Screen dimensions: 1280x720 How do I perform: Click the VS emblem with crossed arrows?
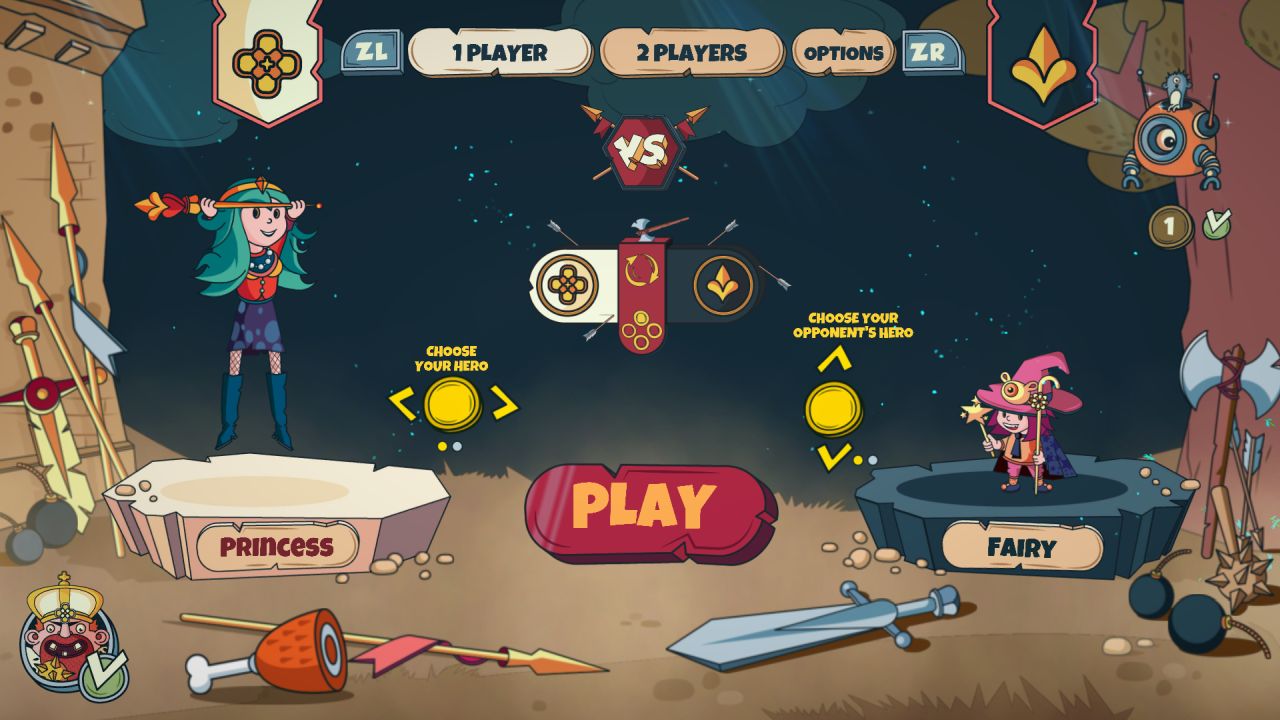(646, 148)
